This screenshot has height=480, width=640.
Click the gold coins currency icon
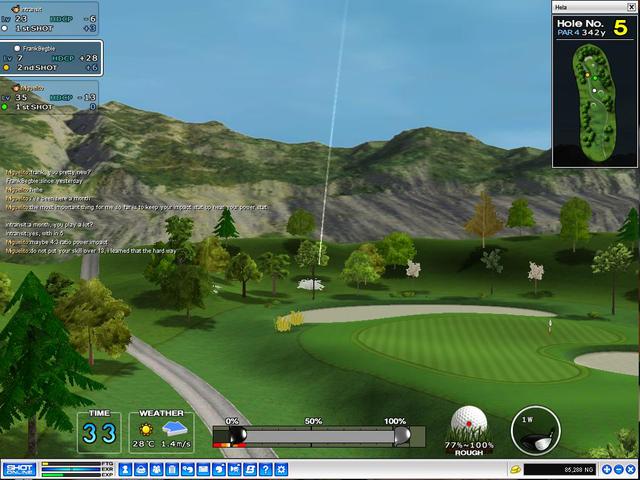(516, 469)
